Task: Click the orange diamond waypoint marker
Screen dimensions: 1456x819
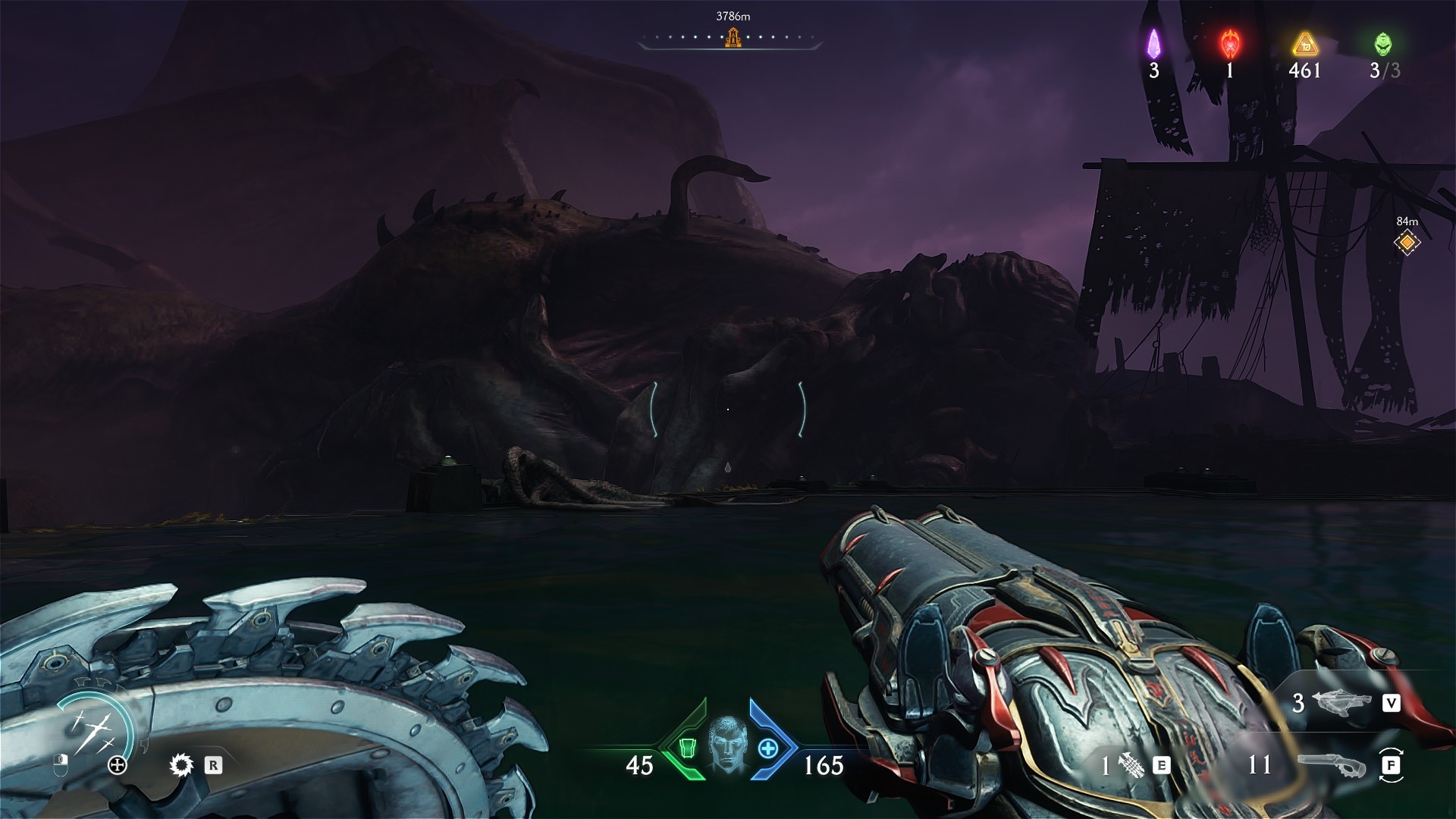Action: tap(1407, 243)
